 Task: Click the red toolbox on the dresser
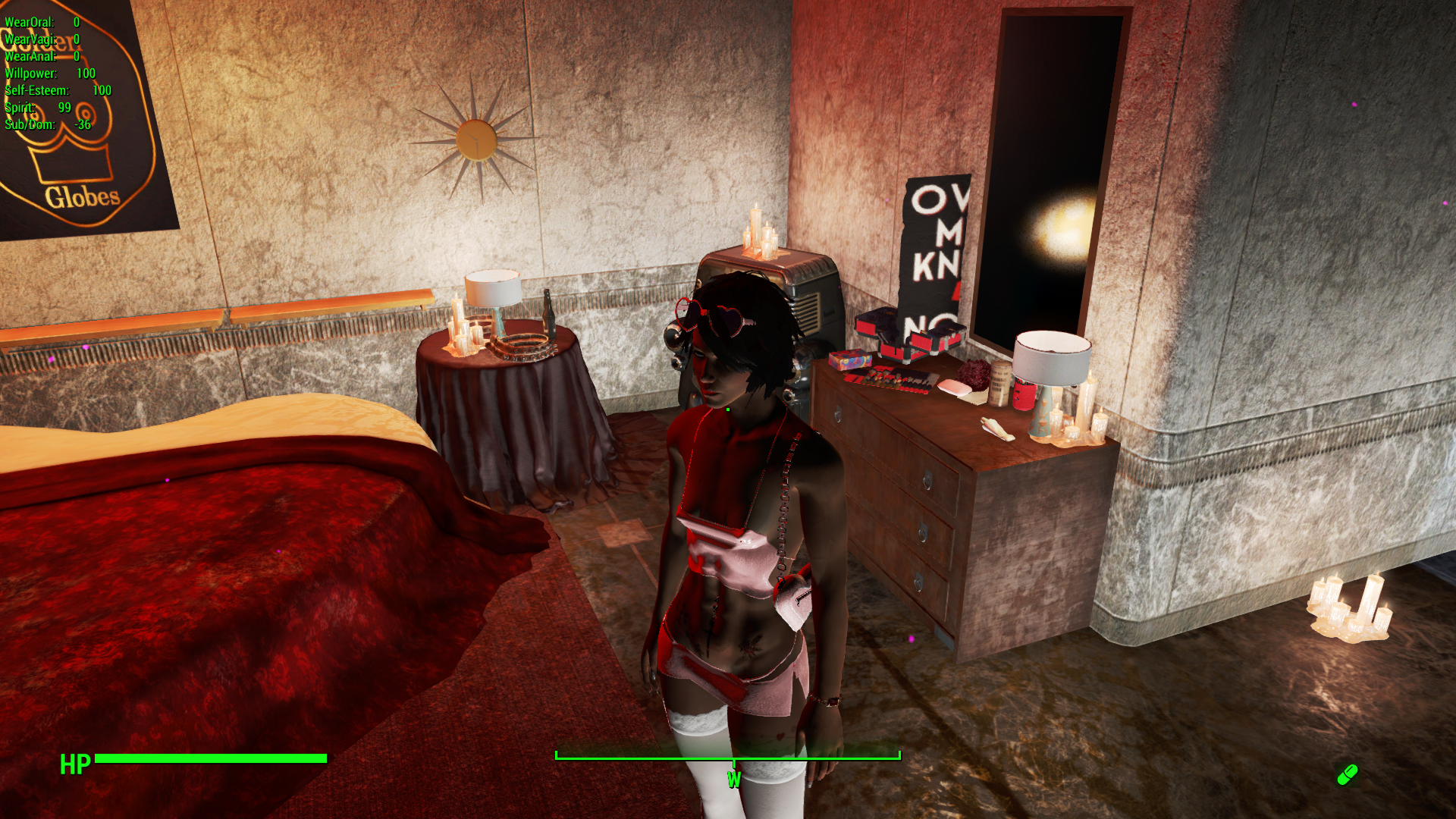click(902, 349)
